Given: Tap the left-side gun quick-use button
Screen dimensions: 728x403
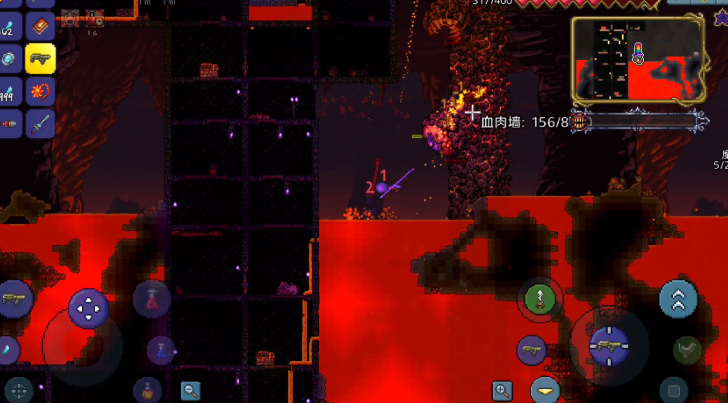Looking at the screenshot, I should pos(14,299).
